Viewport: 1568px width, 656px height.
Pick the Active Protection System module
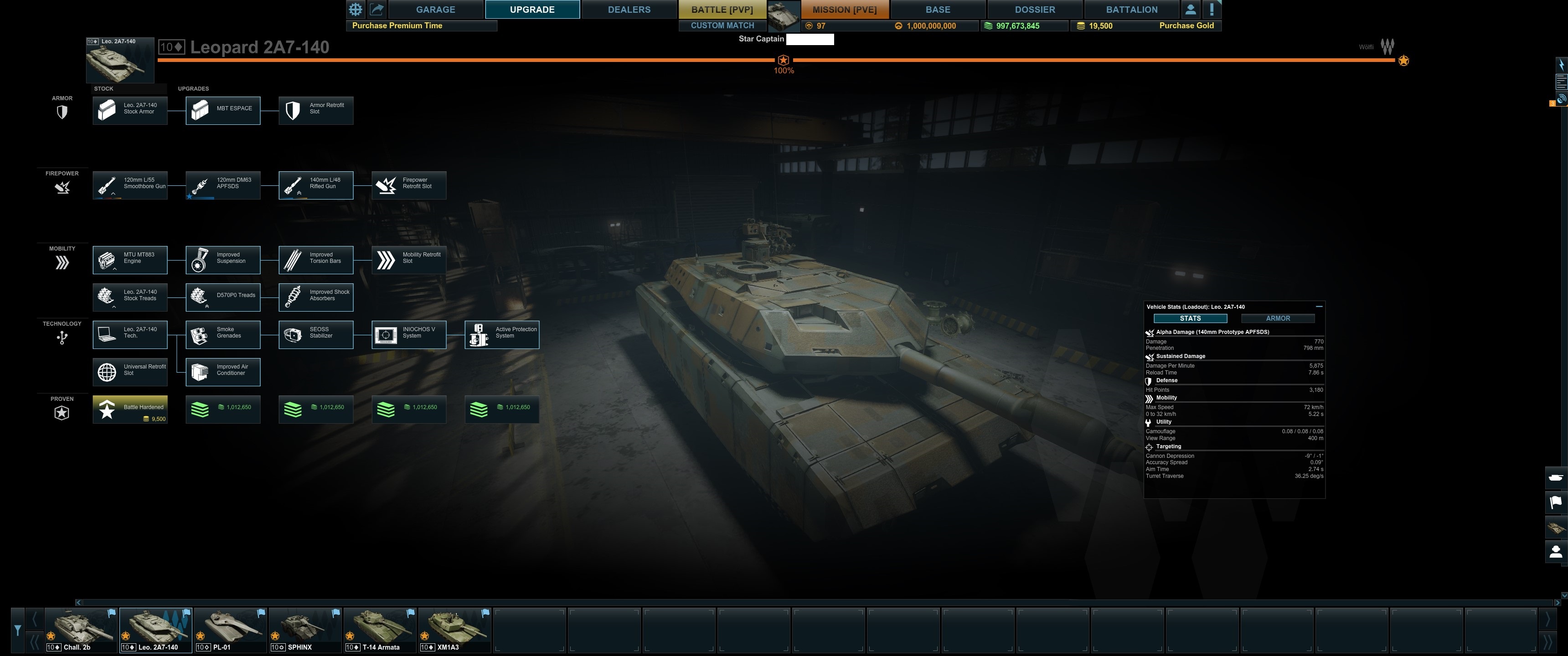click(501, 335)
